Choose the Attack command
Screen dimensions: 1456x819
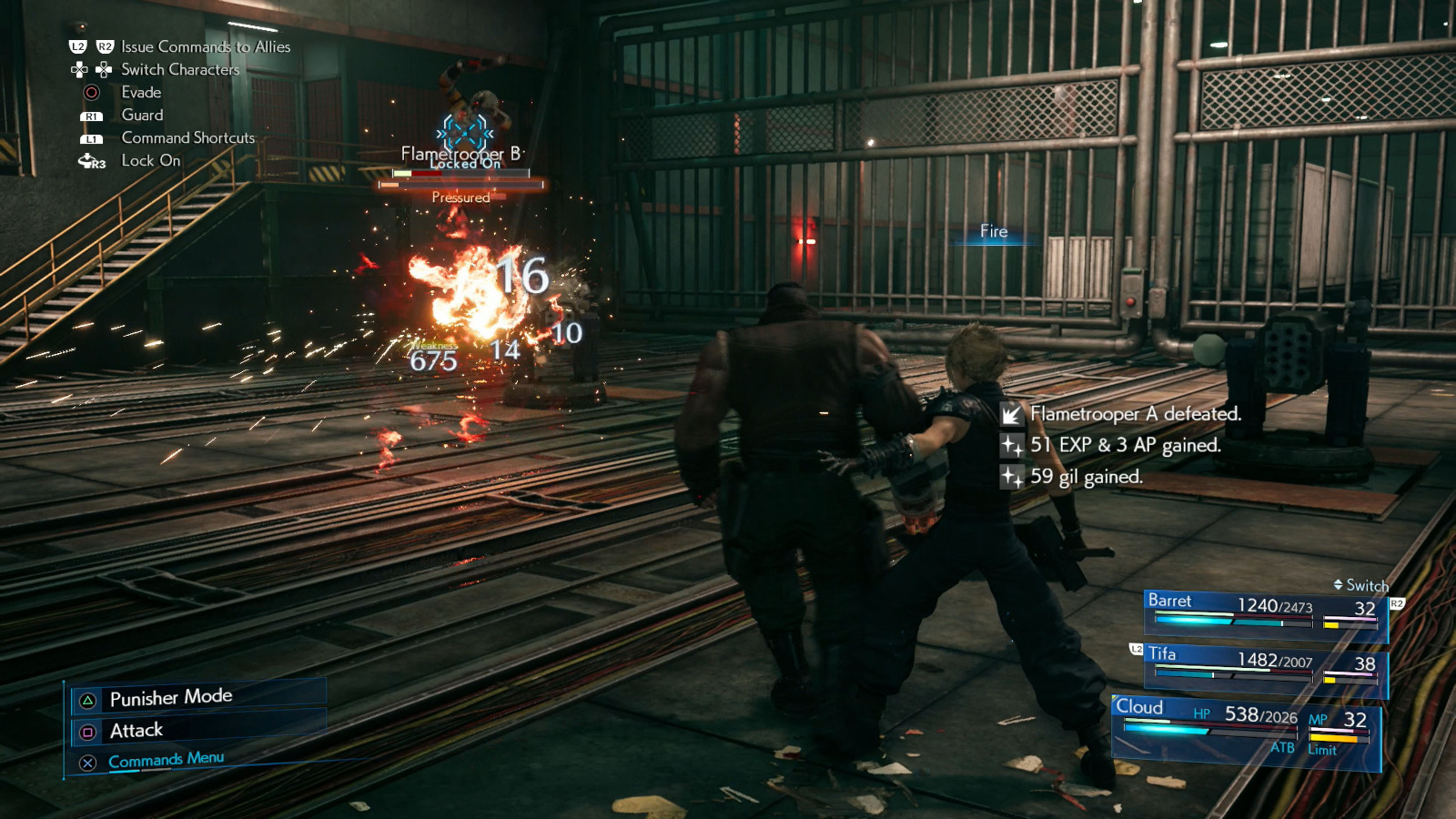pyautogui.click(x=136, y=731)
